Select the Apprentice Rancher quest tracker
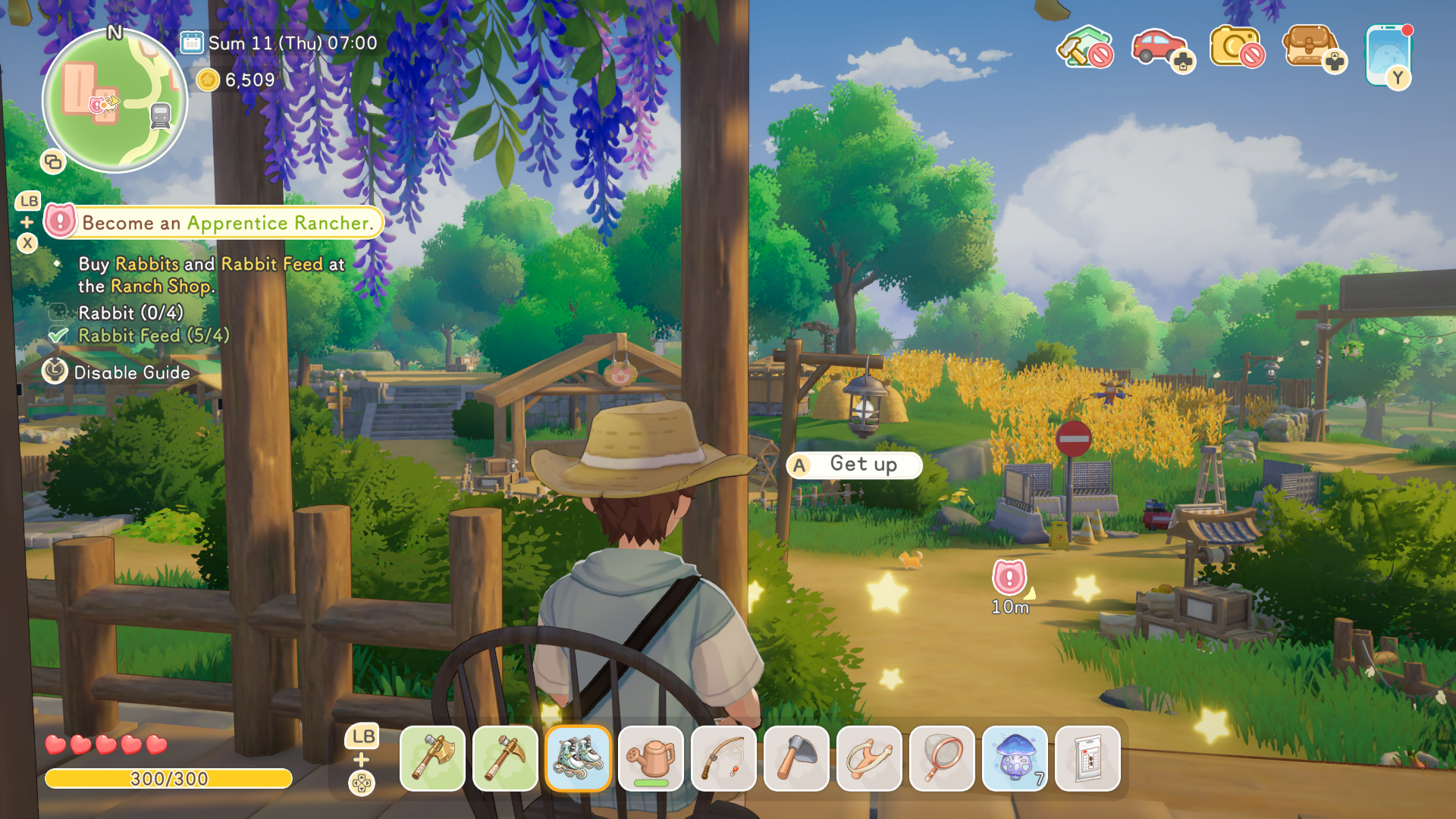 click(214, 223)
